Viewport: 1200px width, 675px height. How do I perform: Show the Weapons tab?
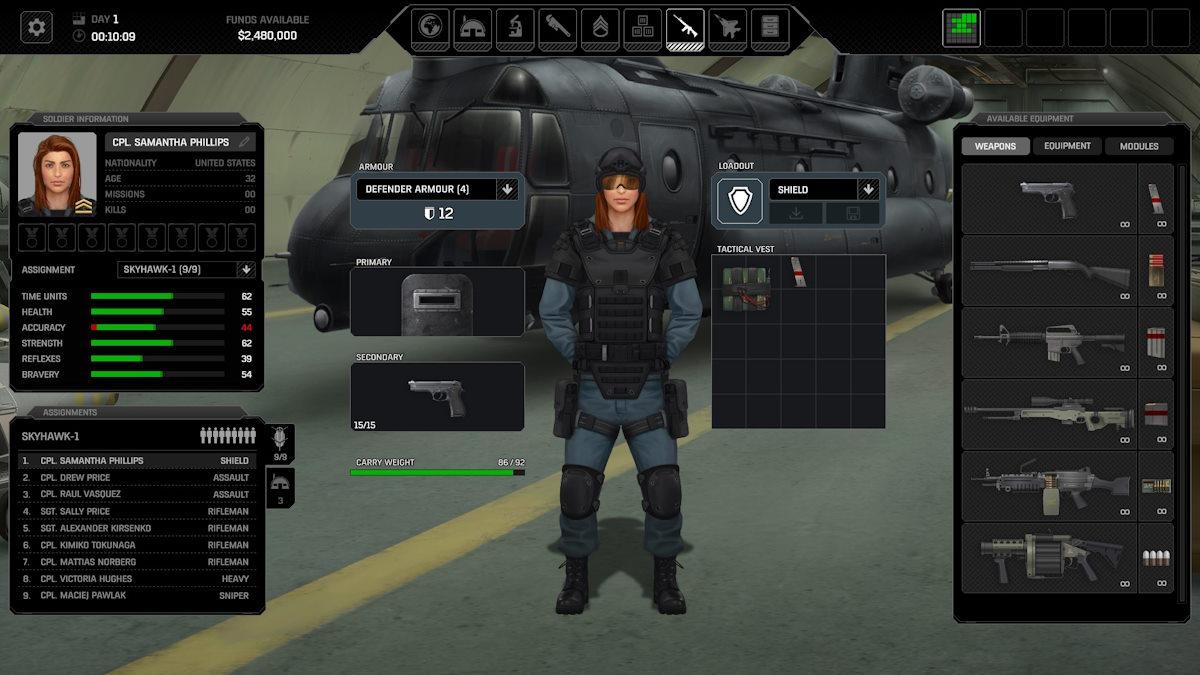click(x=995, y=146)
